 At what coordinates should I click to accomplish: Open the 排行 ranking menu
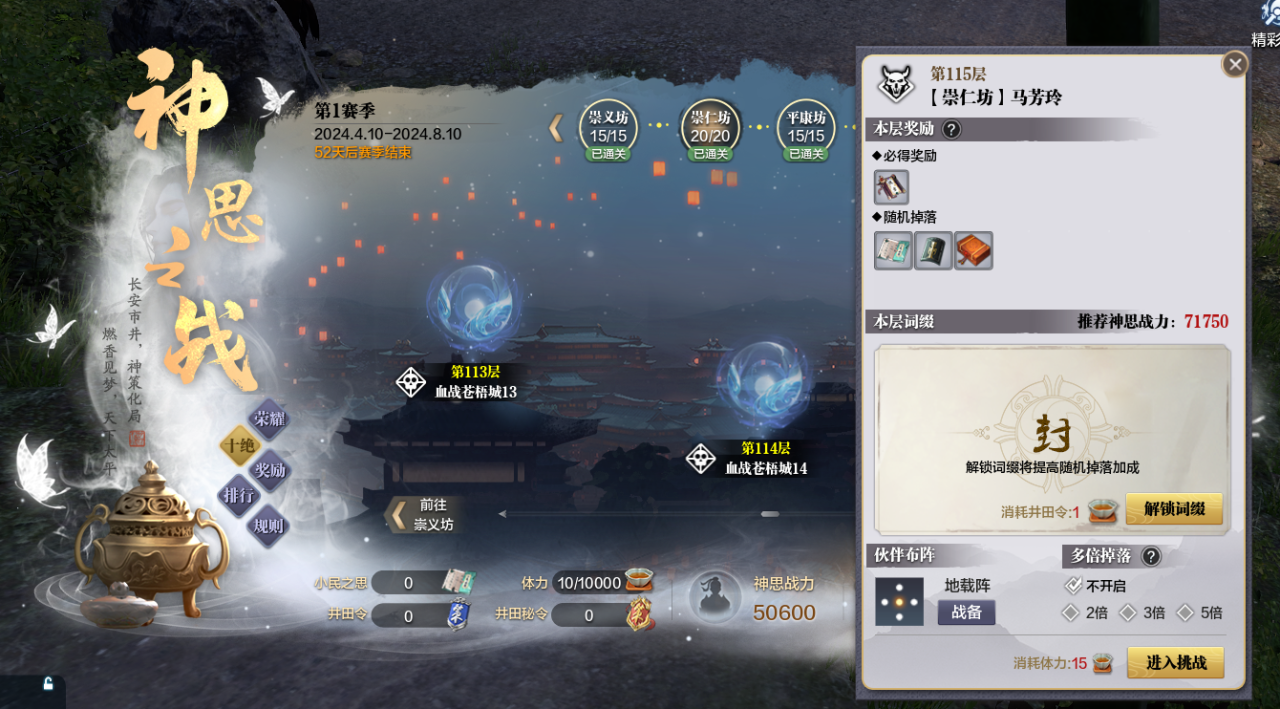(x=240, y=495)
